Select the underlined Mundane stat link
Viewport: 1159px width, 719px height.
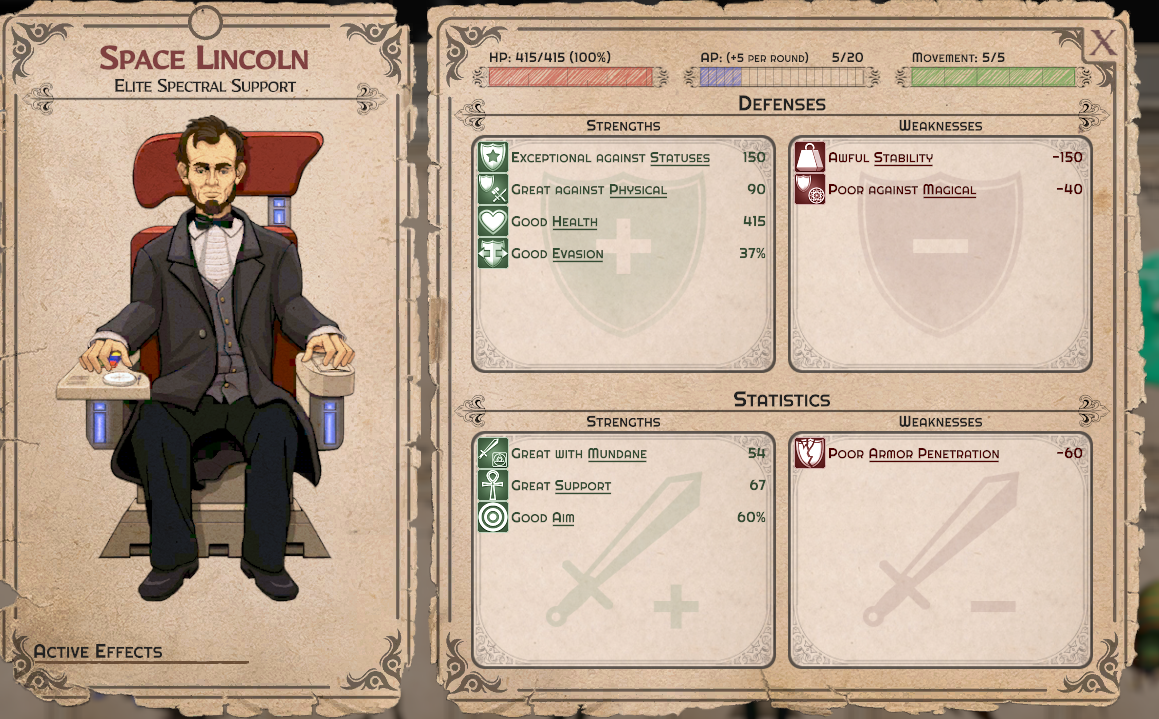(x=616, y=454)
